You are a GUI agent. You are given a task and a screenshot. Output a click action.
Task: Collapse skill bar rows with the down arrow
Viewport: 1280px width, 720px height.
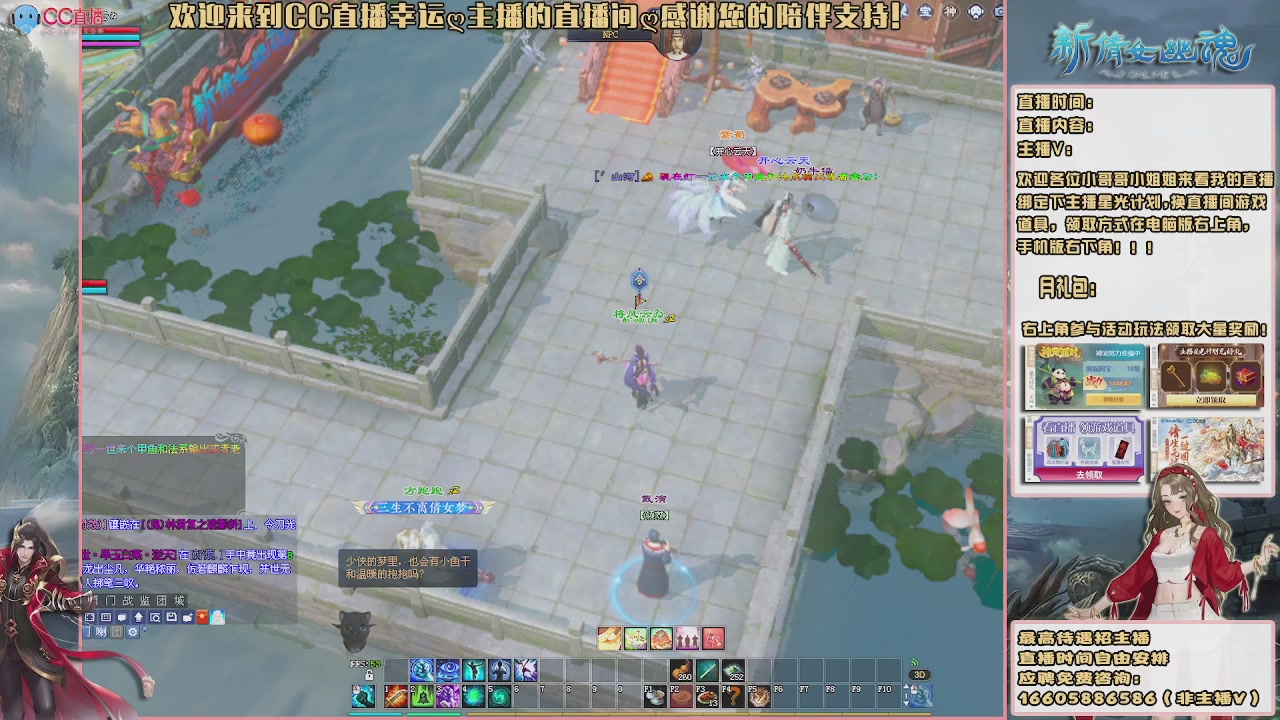906,703
